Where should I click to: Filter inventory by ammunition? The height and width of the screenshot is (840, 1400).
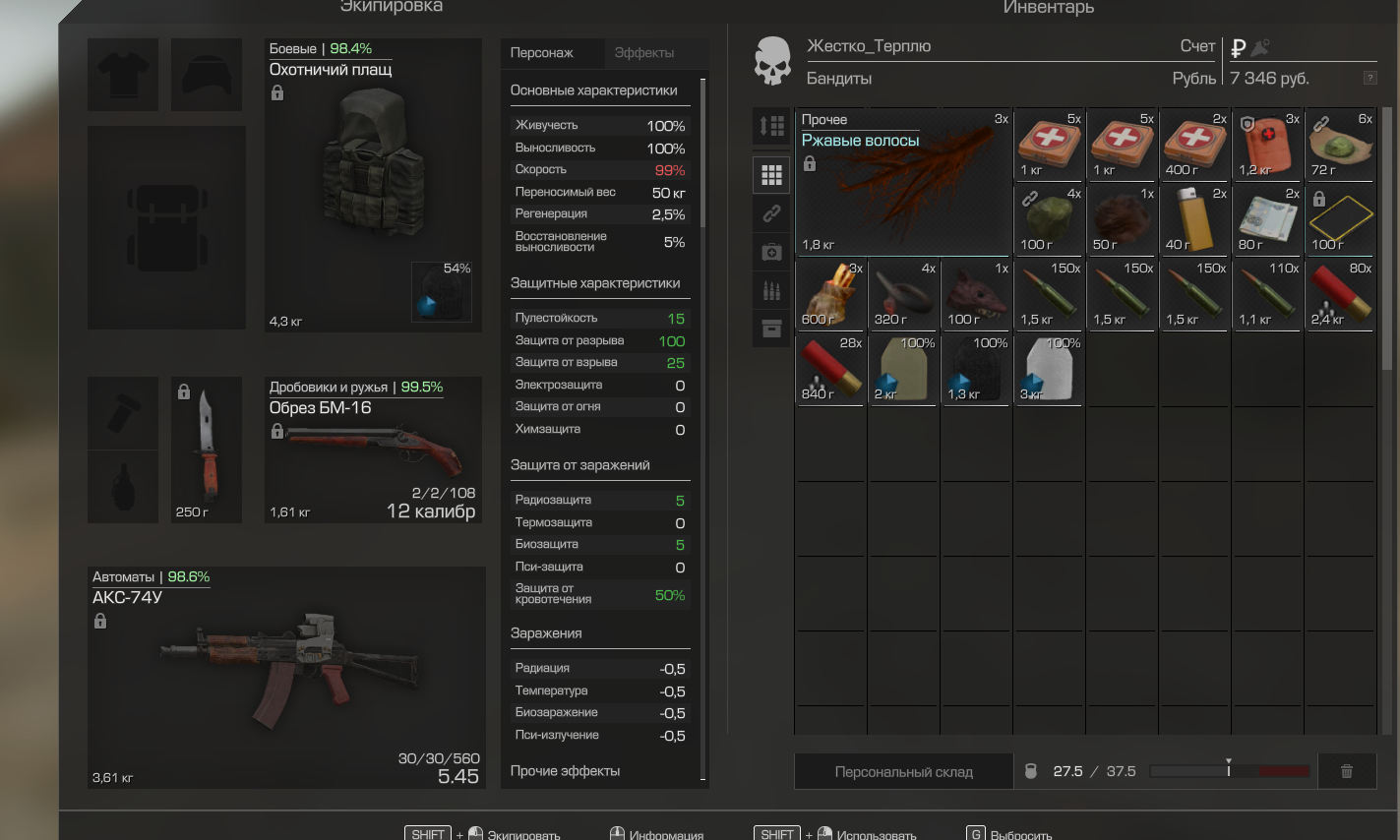coord(772,290)
